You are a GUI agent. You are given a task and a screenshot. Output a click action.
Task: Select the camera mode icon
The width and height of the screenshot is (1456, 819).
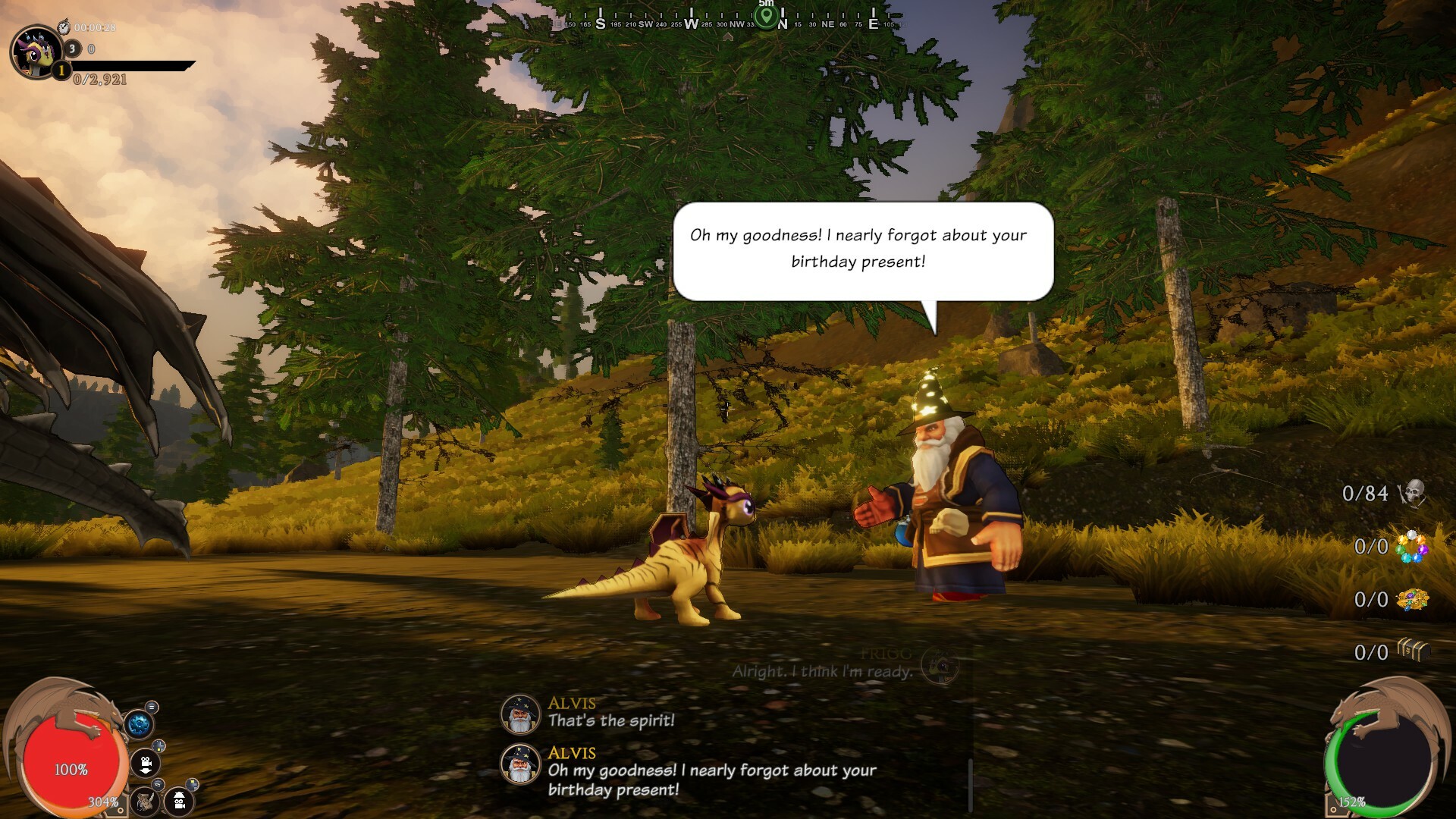(x=146, y=764)
